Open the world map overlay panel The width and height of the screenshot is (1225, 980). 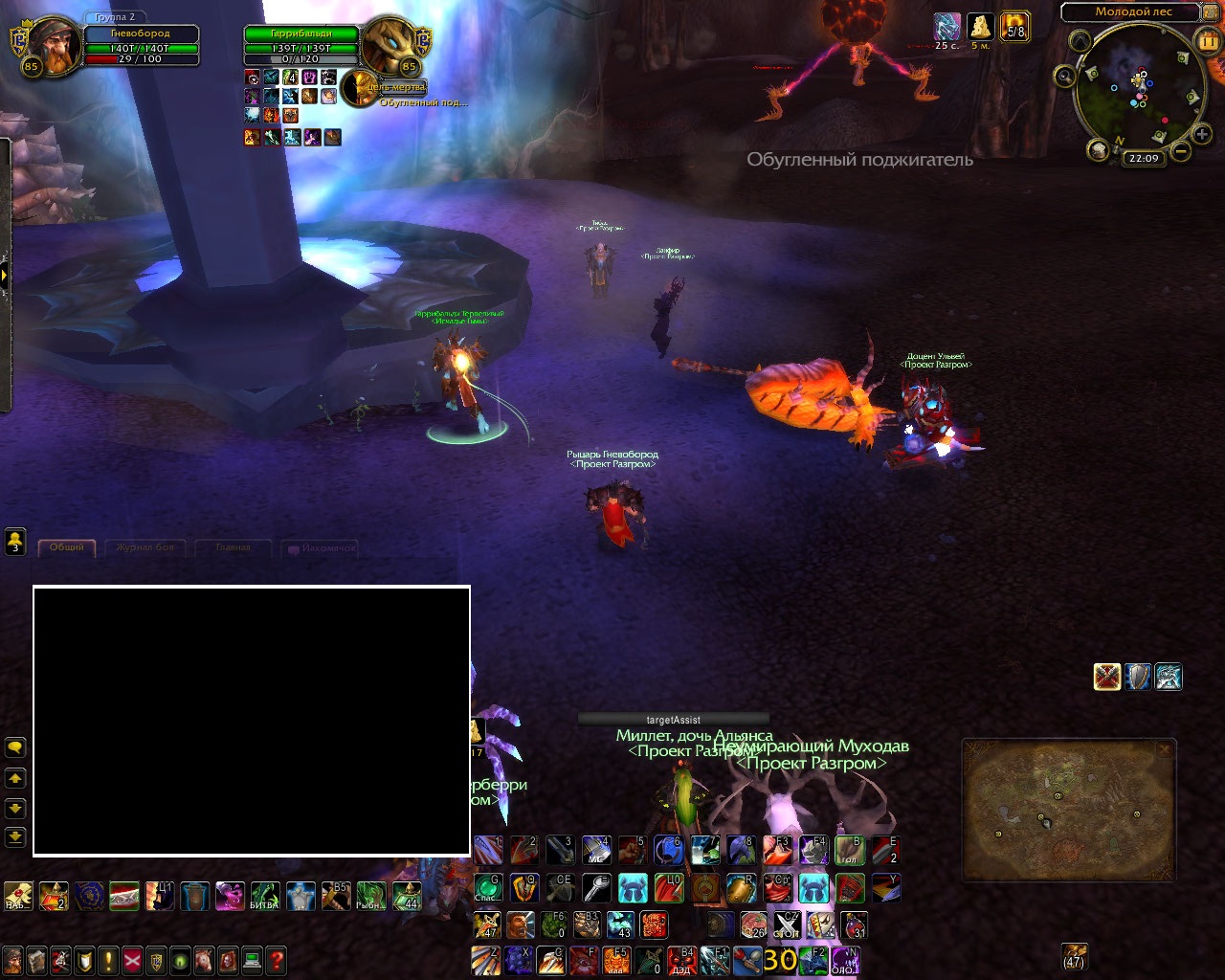pos(1068,811)
